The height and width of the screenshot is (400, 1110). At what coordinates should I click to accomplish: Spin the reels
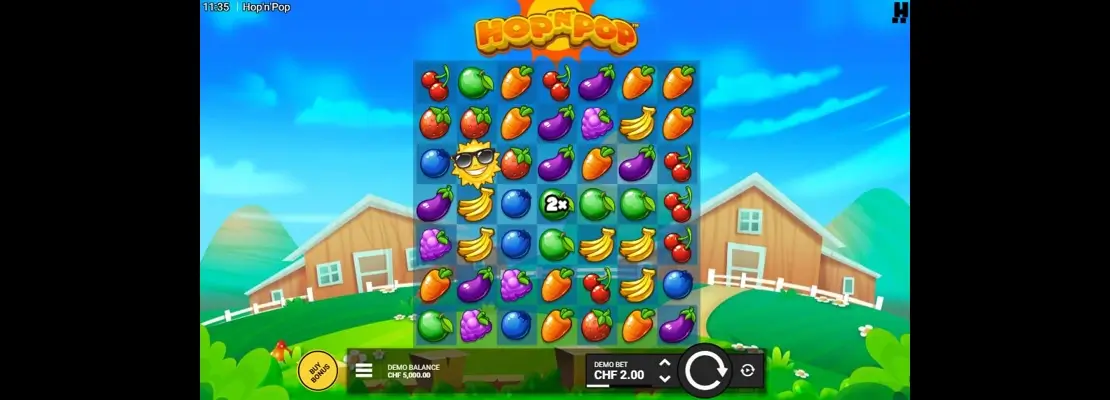pyautogui.click(x=706, y=370)
